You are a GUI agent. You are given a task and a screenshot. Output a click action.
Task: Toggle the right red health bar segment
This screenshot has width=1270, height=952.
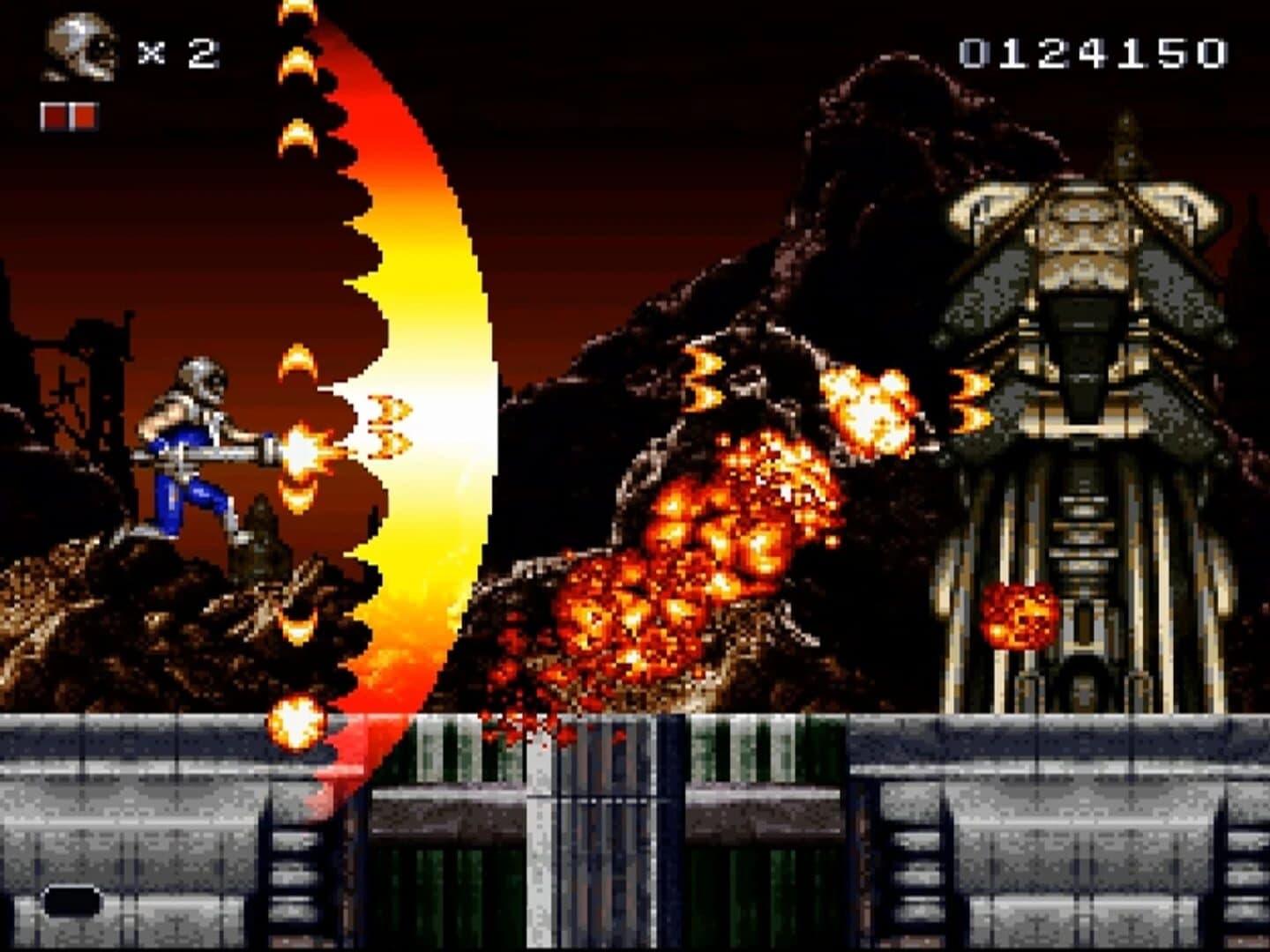(84, 113)
